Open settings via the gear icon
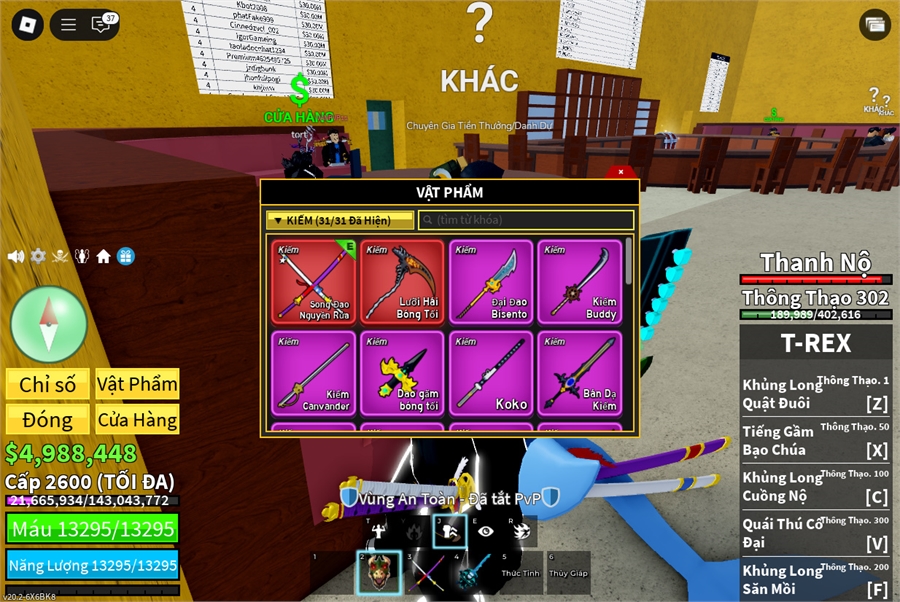 [38, 256]
